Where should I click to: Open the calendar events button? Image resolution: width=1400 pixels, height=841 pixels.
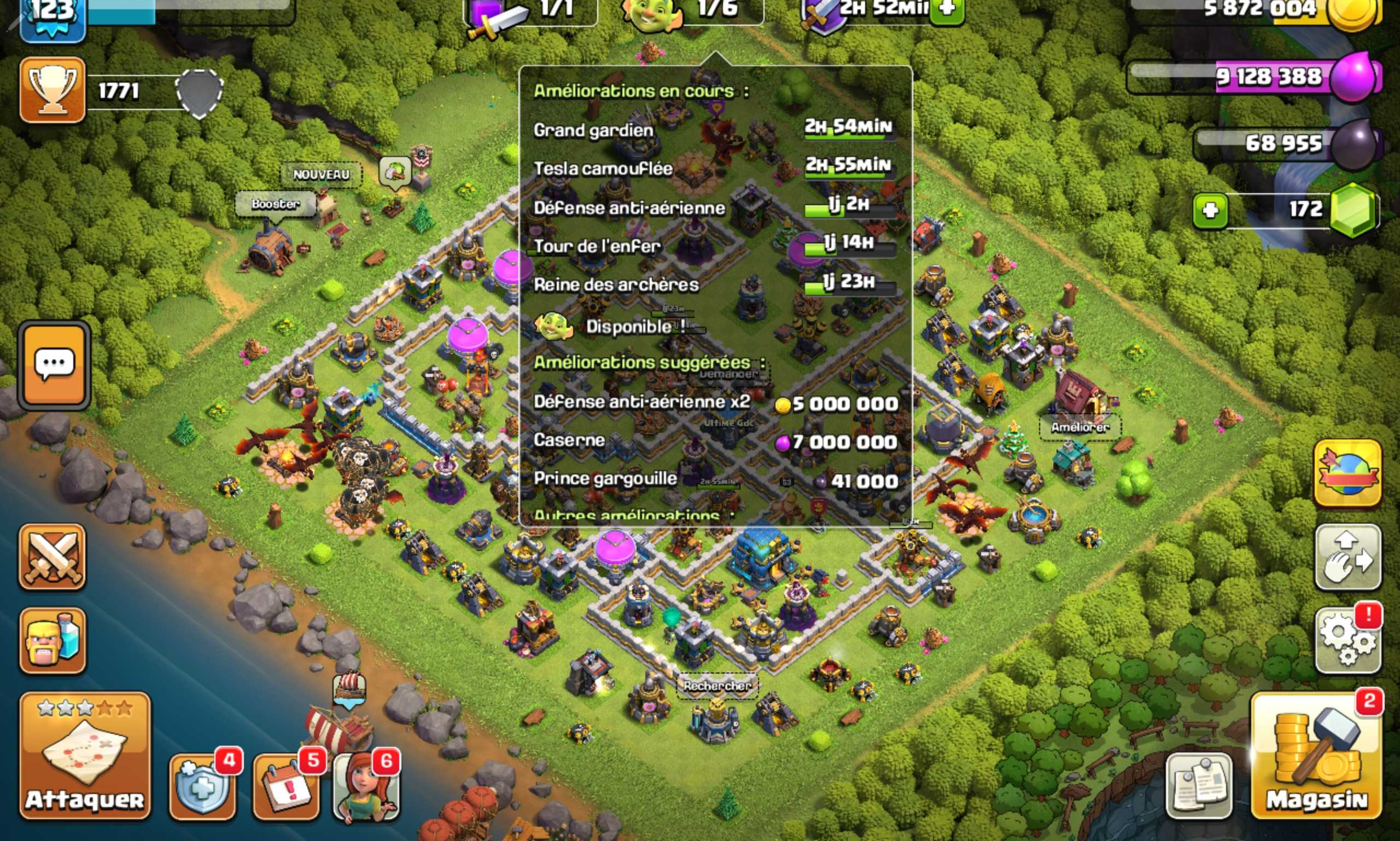click(x=286, y=787)
